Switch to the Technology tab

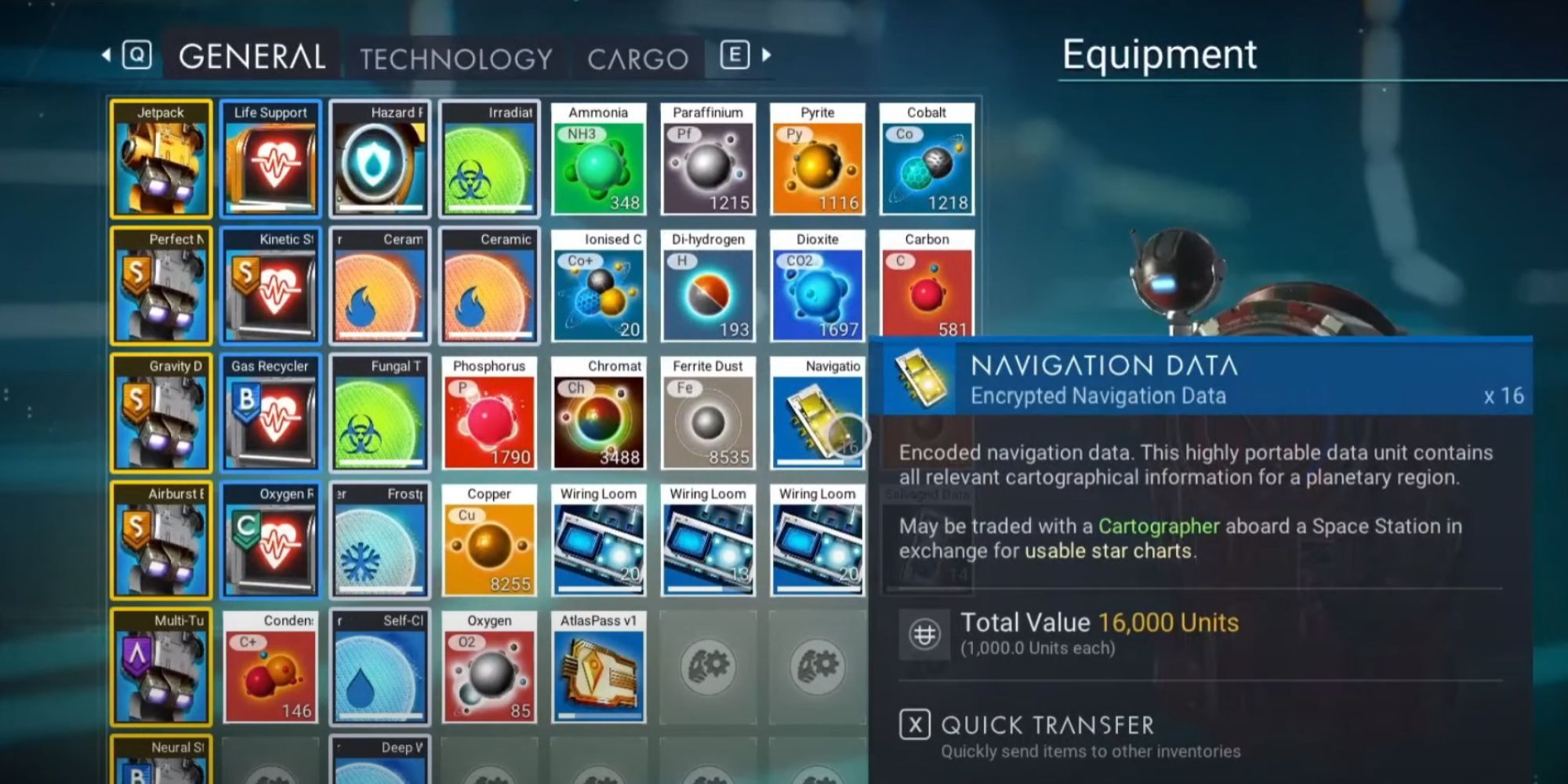point(456,57)
